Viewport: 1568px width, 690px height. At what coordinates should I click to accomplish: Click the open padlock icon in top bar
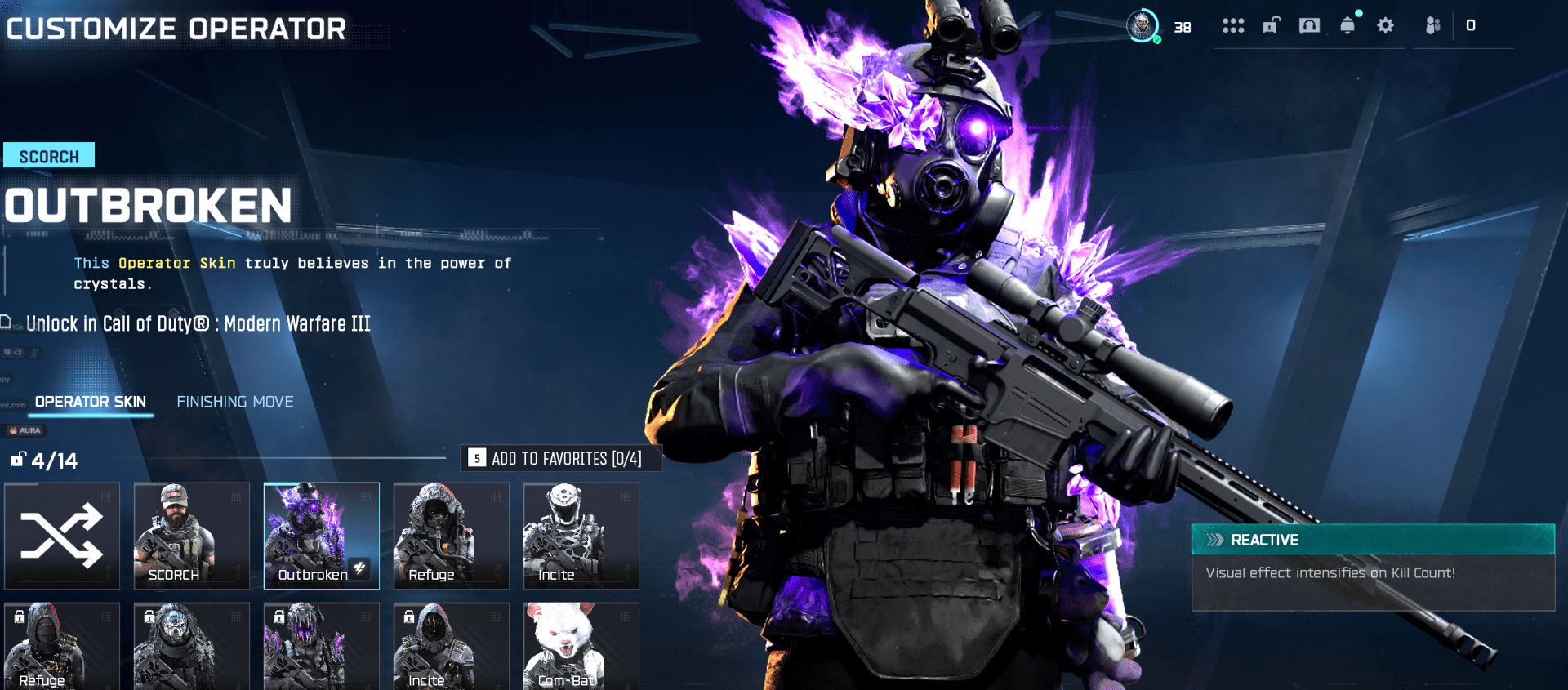tap(1272, 26)
